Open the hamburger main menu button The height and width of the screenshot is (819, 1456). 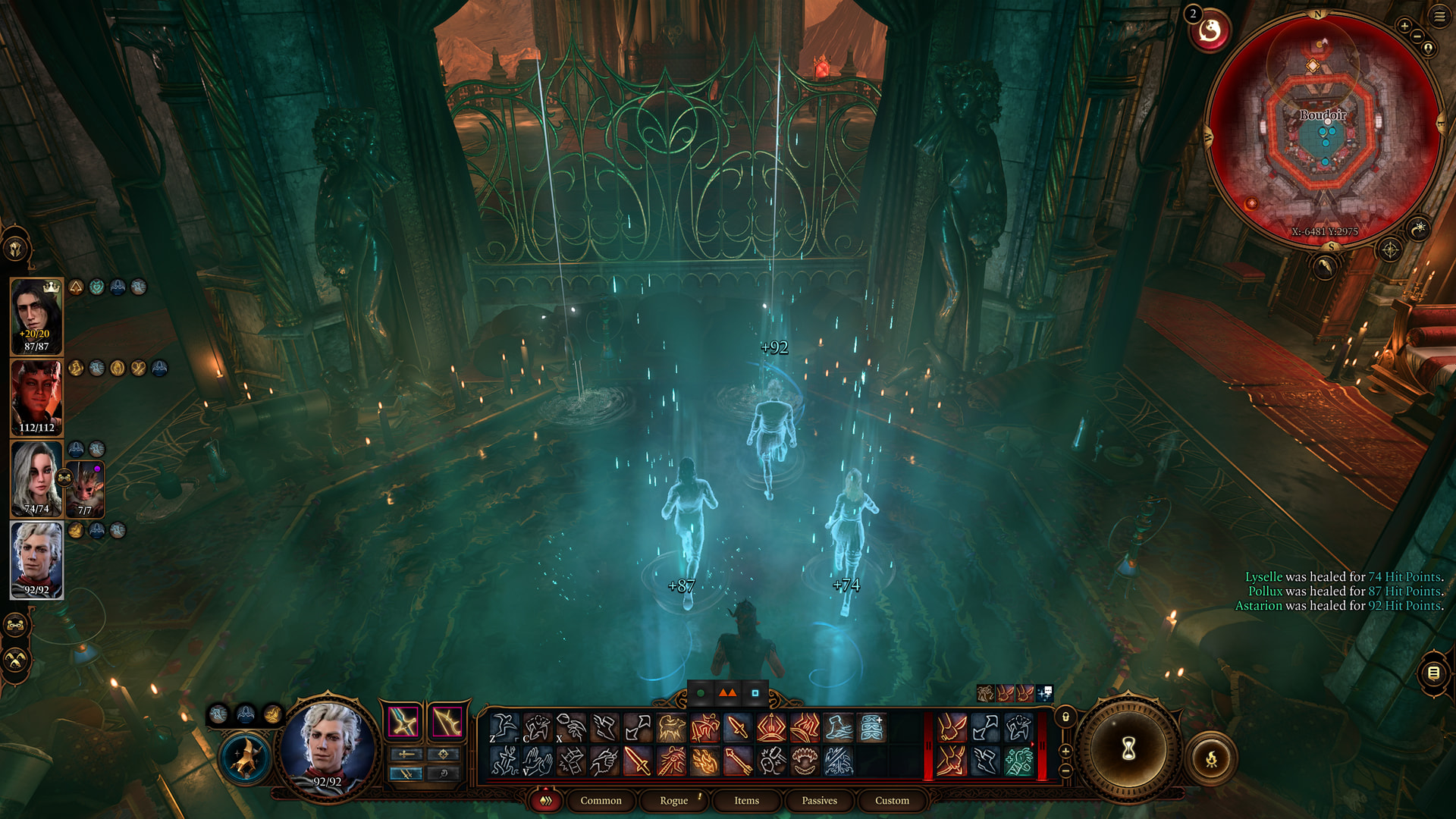[1439, 16]
